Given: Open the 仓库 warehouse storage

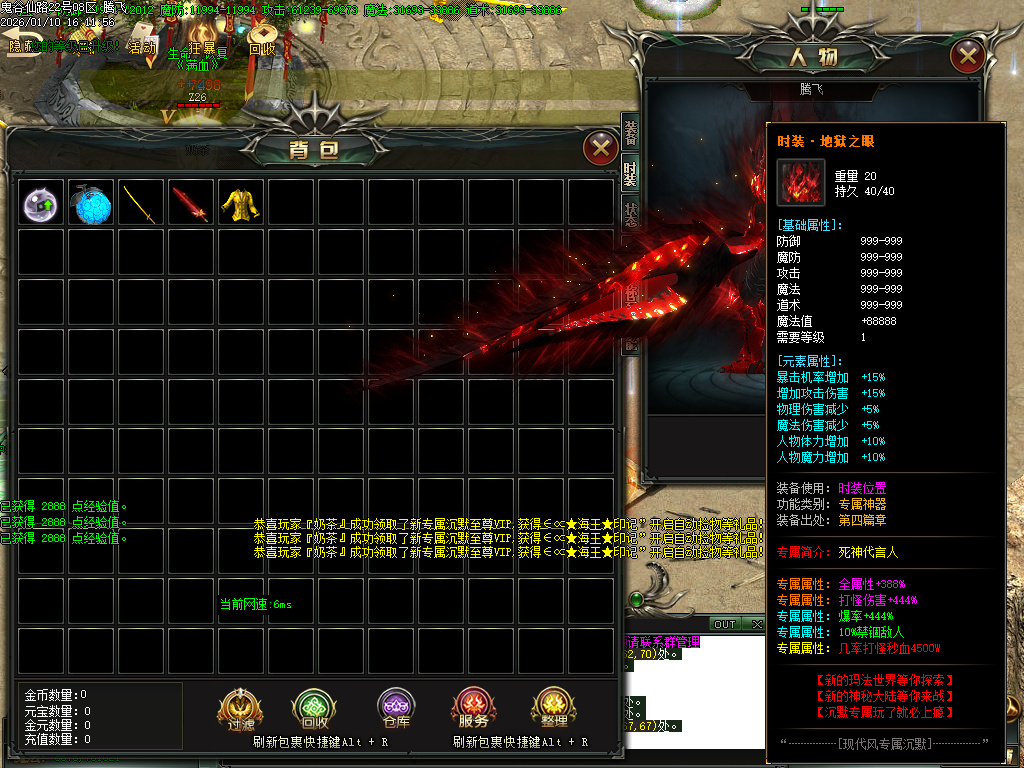Looking at the screenshot, I should tap(396, 710).
